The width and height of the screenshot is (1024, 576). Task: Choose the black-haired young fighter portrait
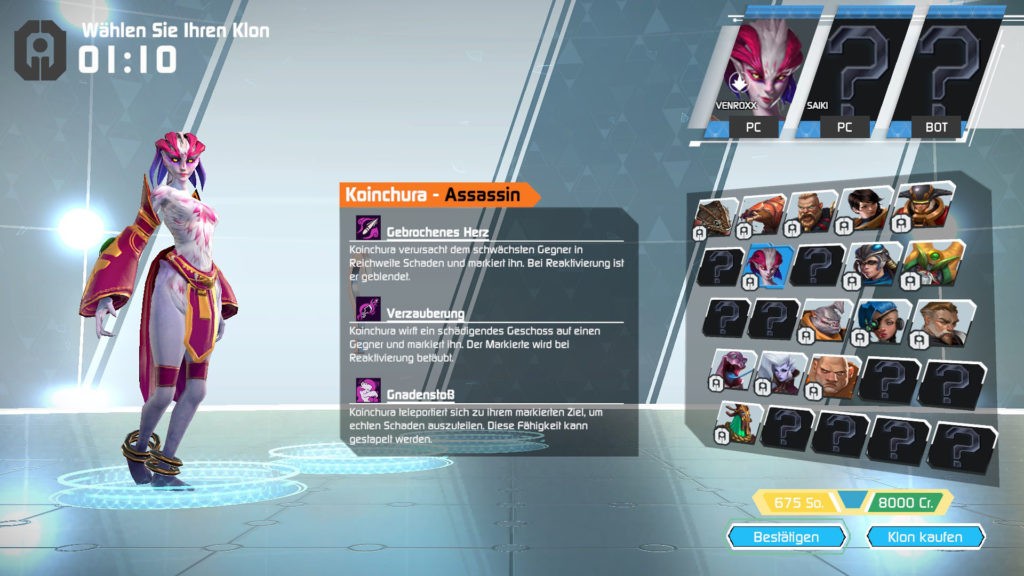[865, 207]
